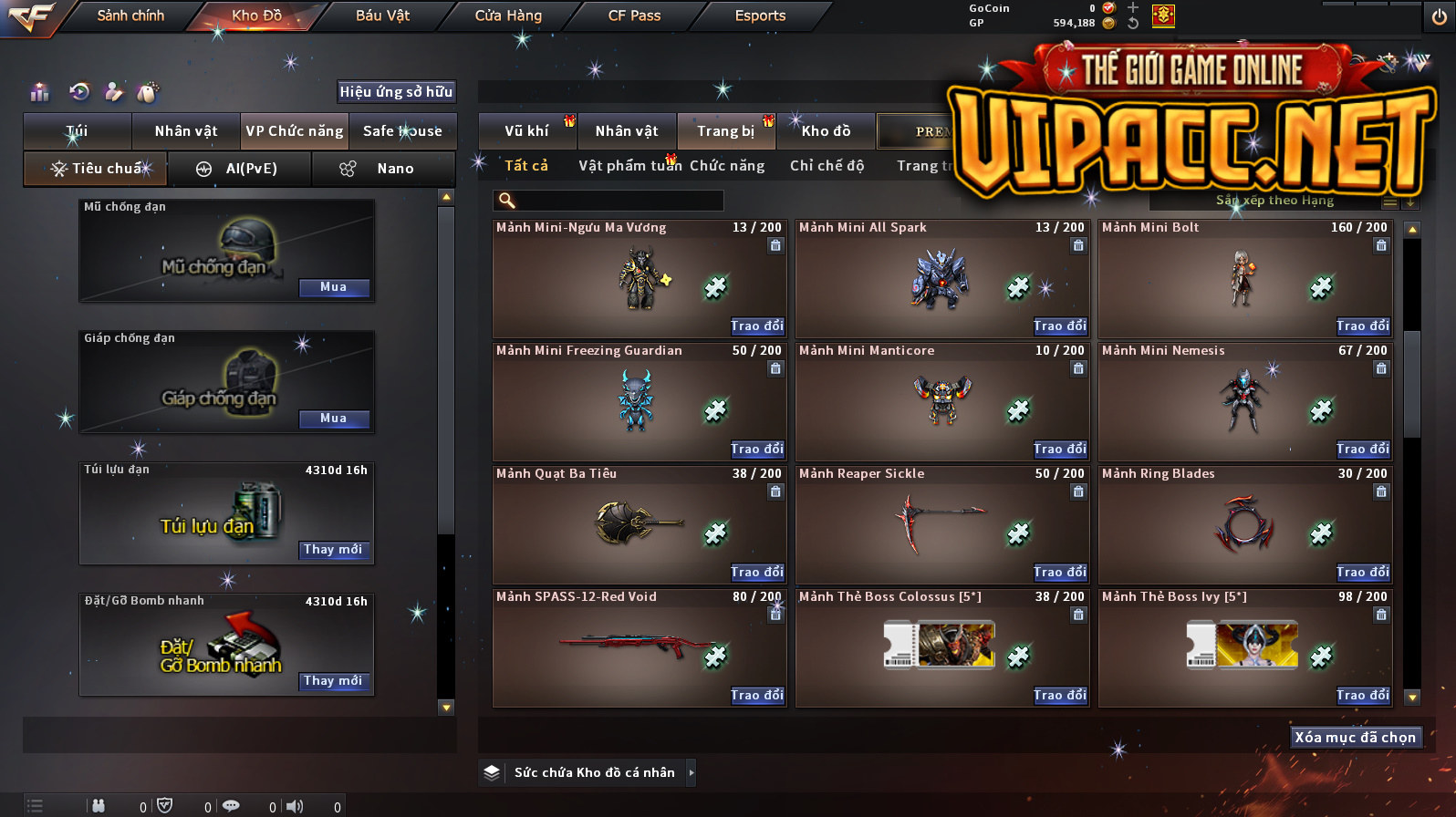Choose the AI(PvE) mode tab
This screenshot has height=817, width=1456.
[x=241, y=169]
